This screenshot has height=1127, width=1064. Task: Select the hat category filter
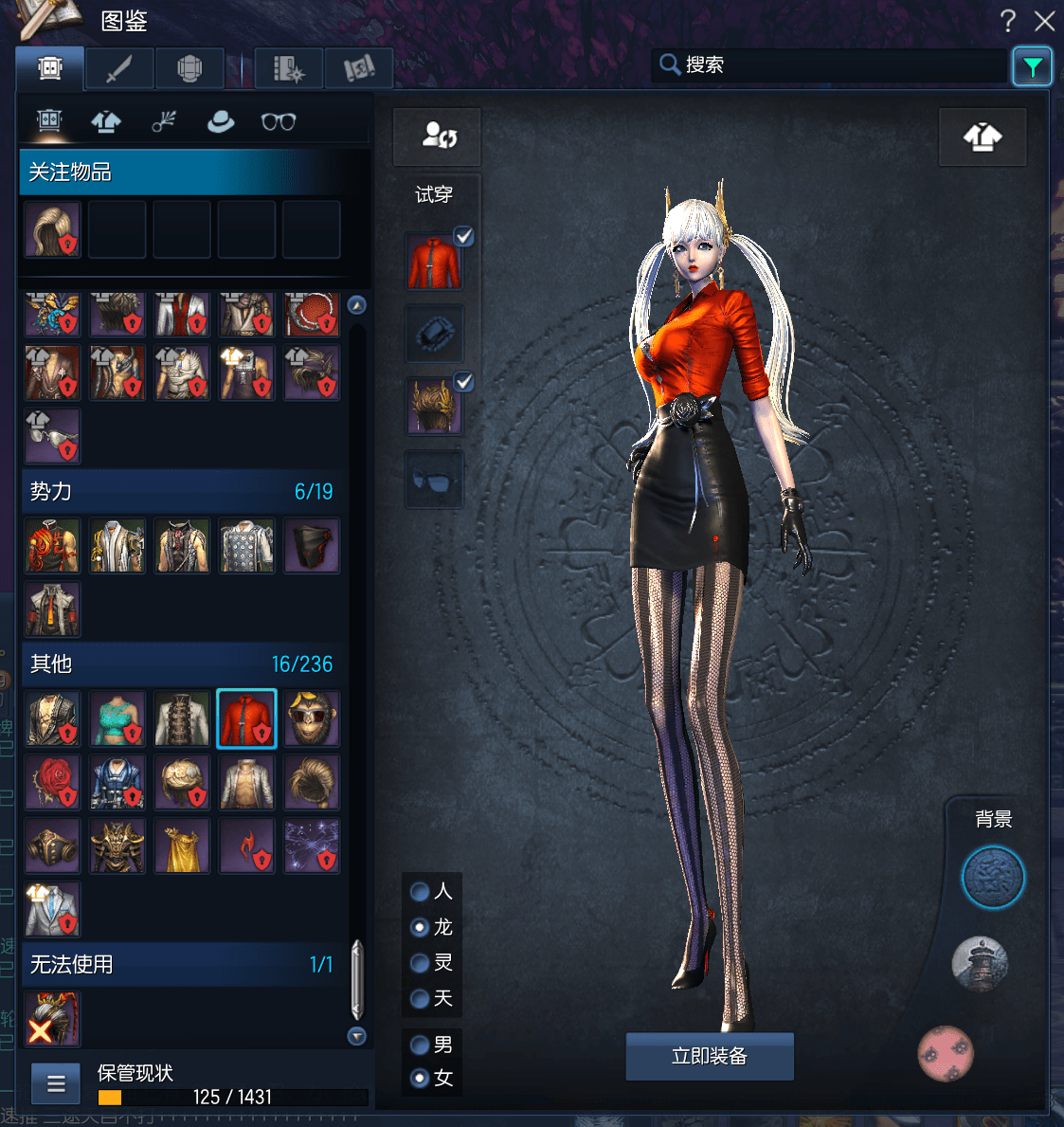221,121
